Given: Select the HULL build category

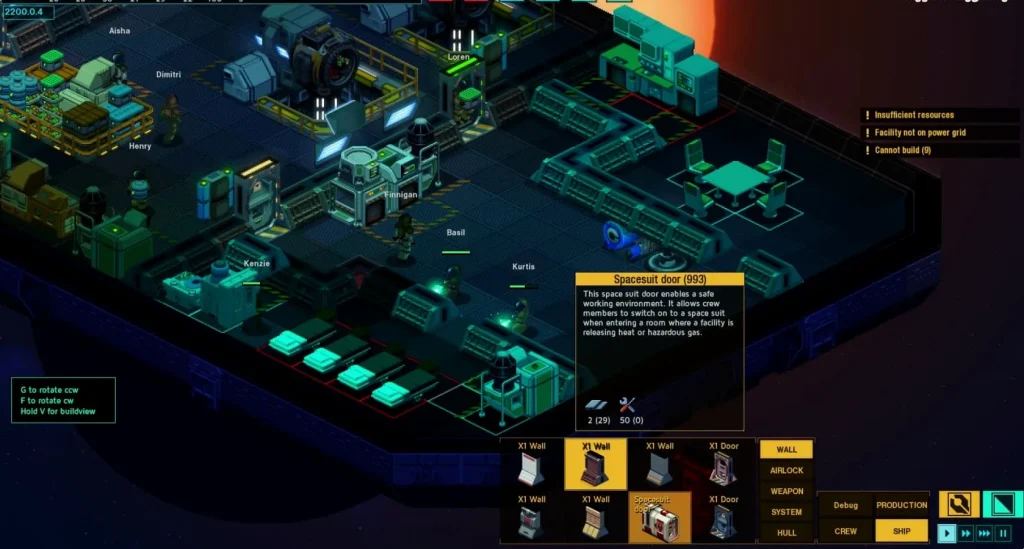Looking at the screenshot, I should tap(786, 533).
